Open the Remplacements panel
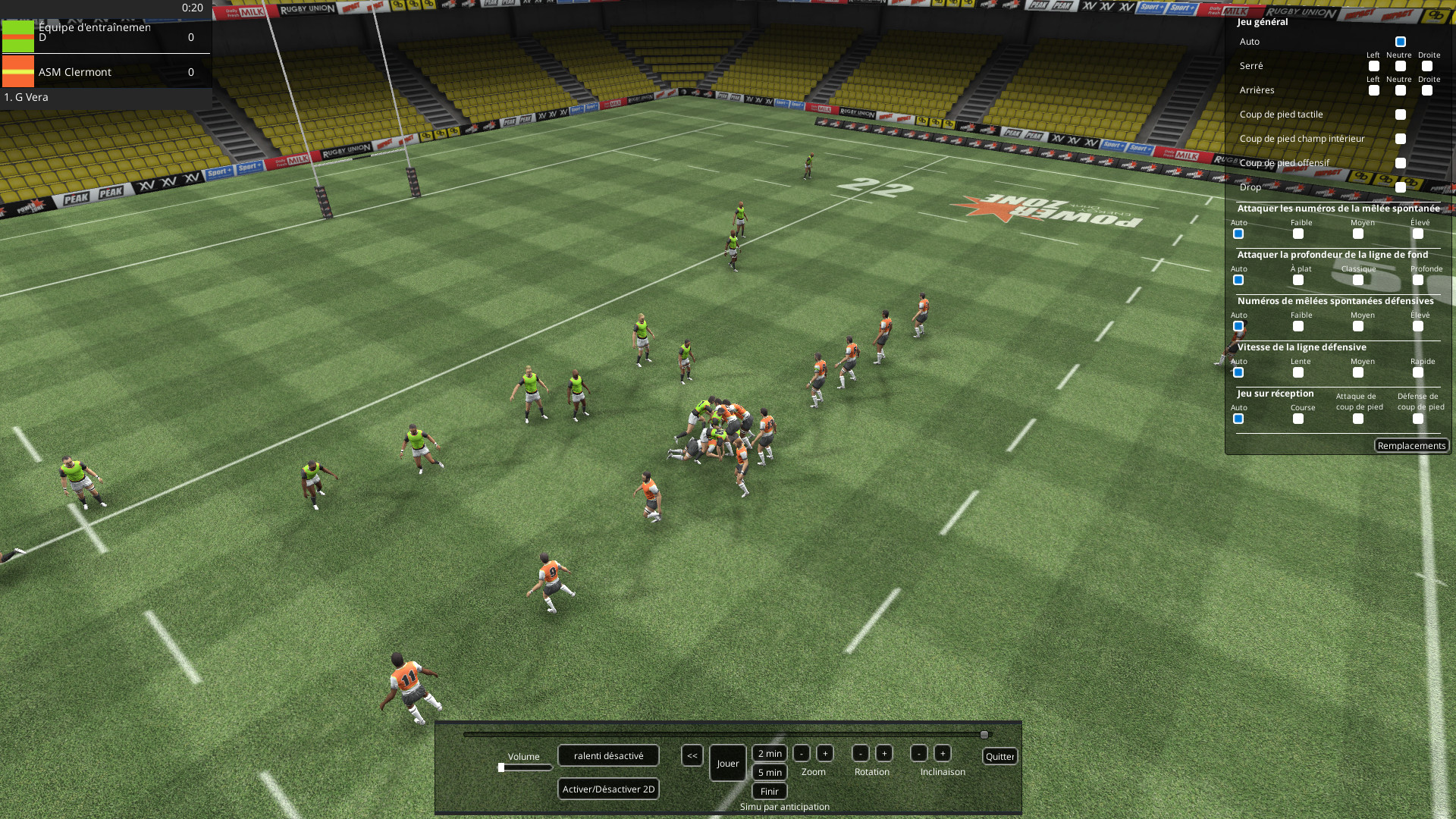The image size is (1456, 819). pos(1411,445)
